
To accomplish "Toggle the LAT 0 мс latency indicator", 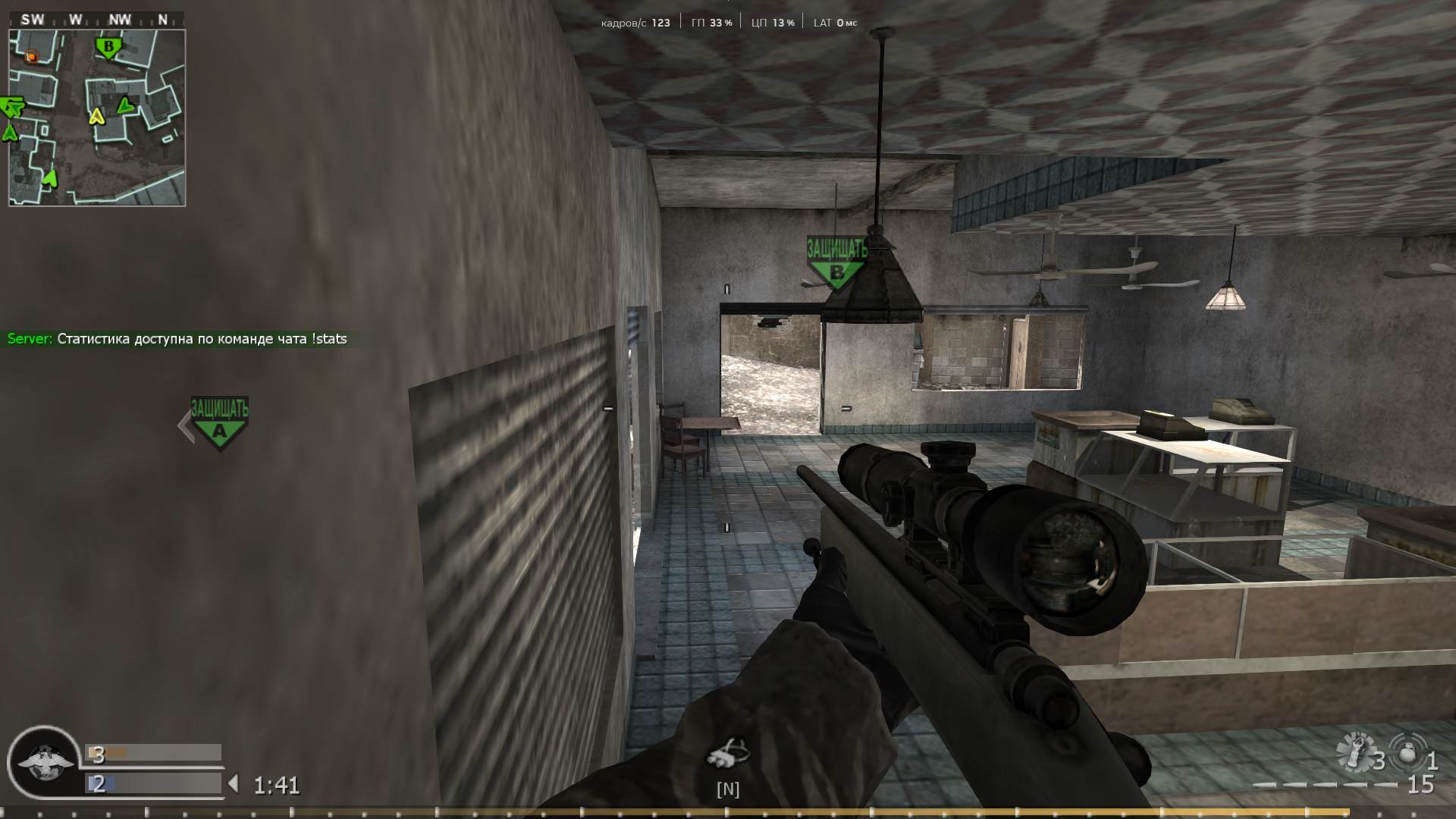I will (x=833, y=22).
